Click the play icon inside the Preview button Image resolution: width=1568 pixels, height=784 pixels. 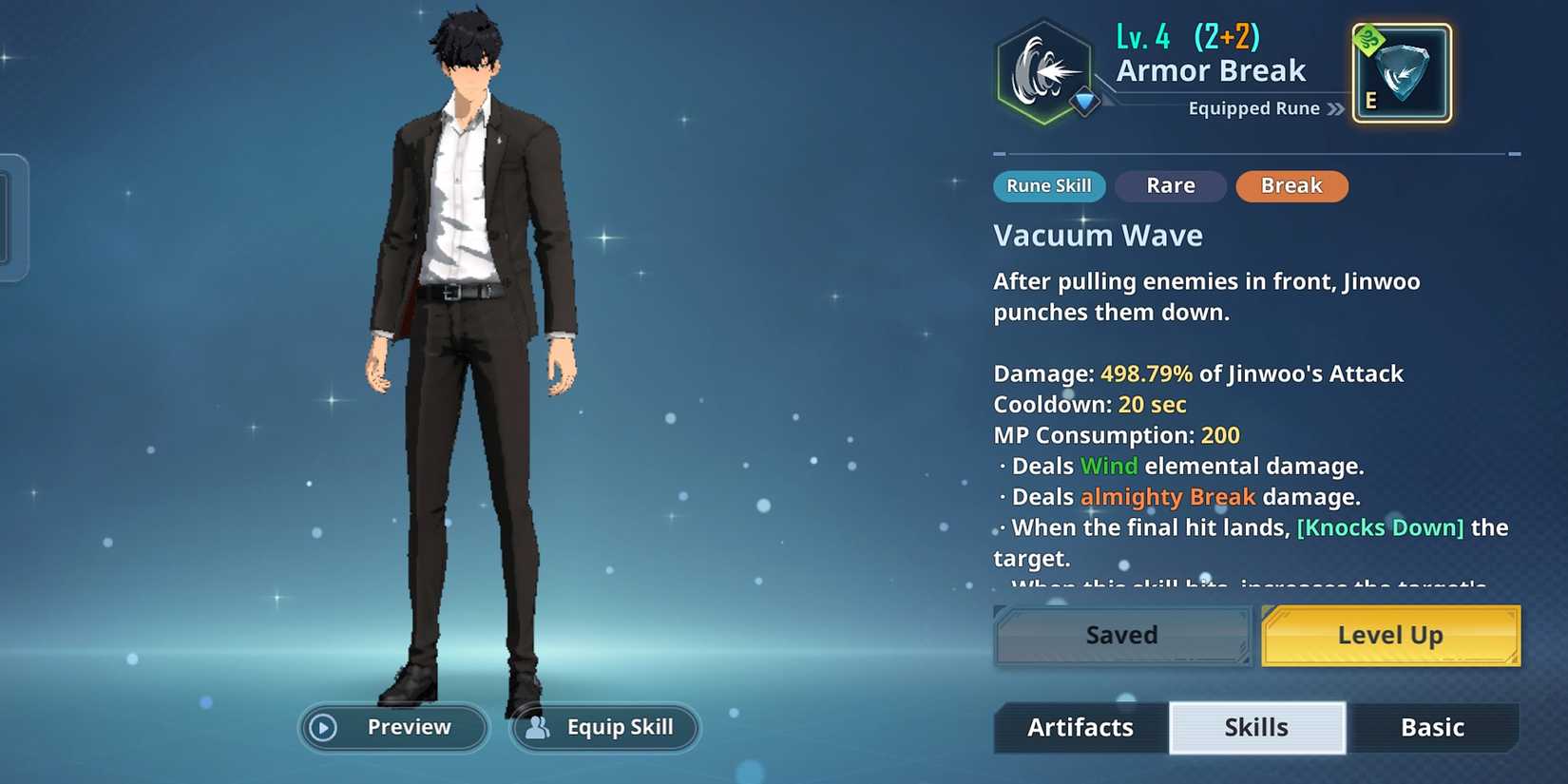pyautogui.click(x=323, y=728)
